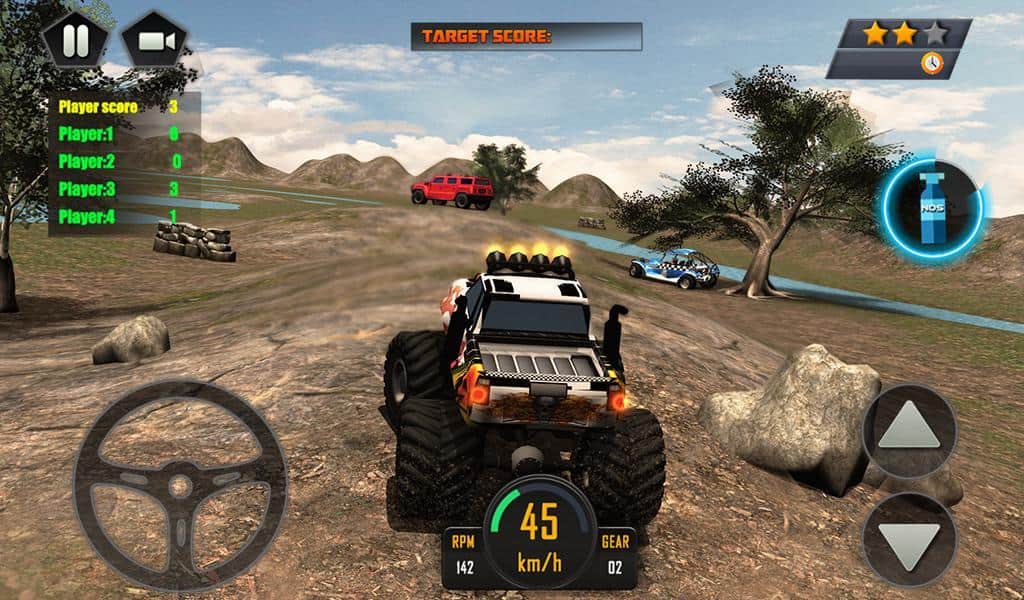Switch the camera view
The height and width of the screenshot is (600, 1024).
coord(154,41)
